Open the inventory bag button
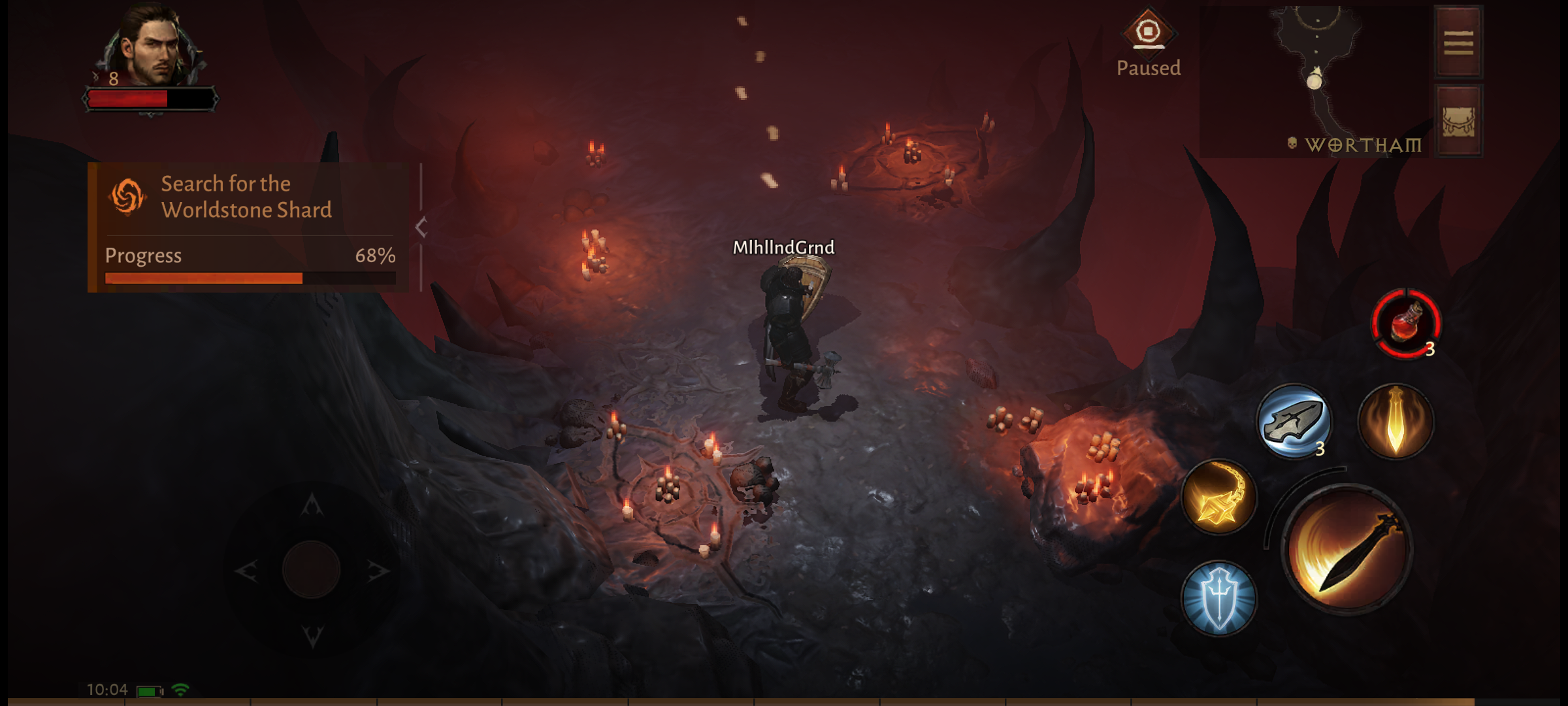 point(1458,121)
